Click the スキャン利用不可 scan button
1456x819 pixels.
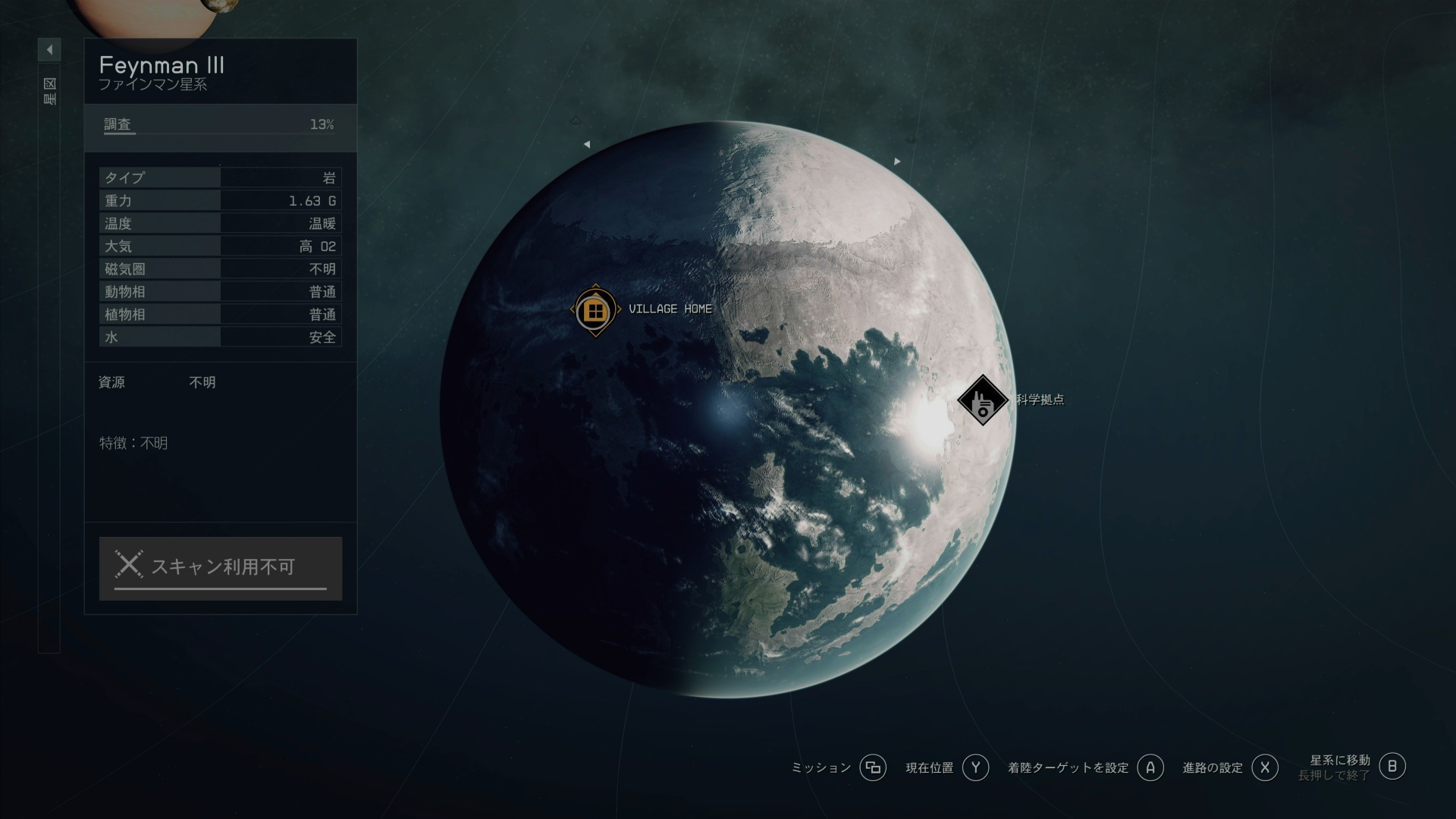click(x=220, y=568)
